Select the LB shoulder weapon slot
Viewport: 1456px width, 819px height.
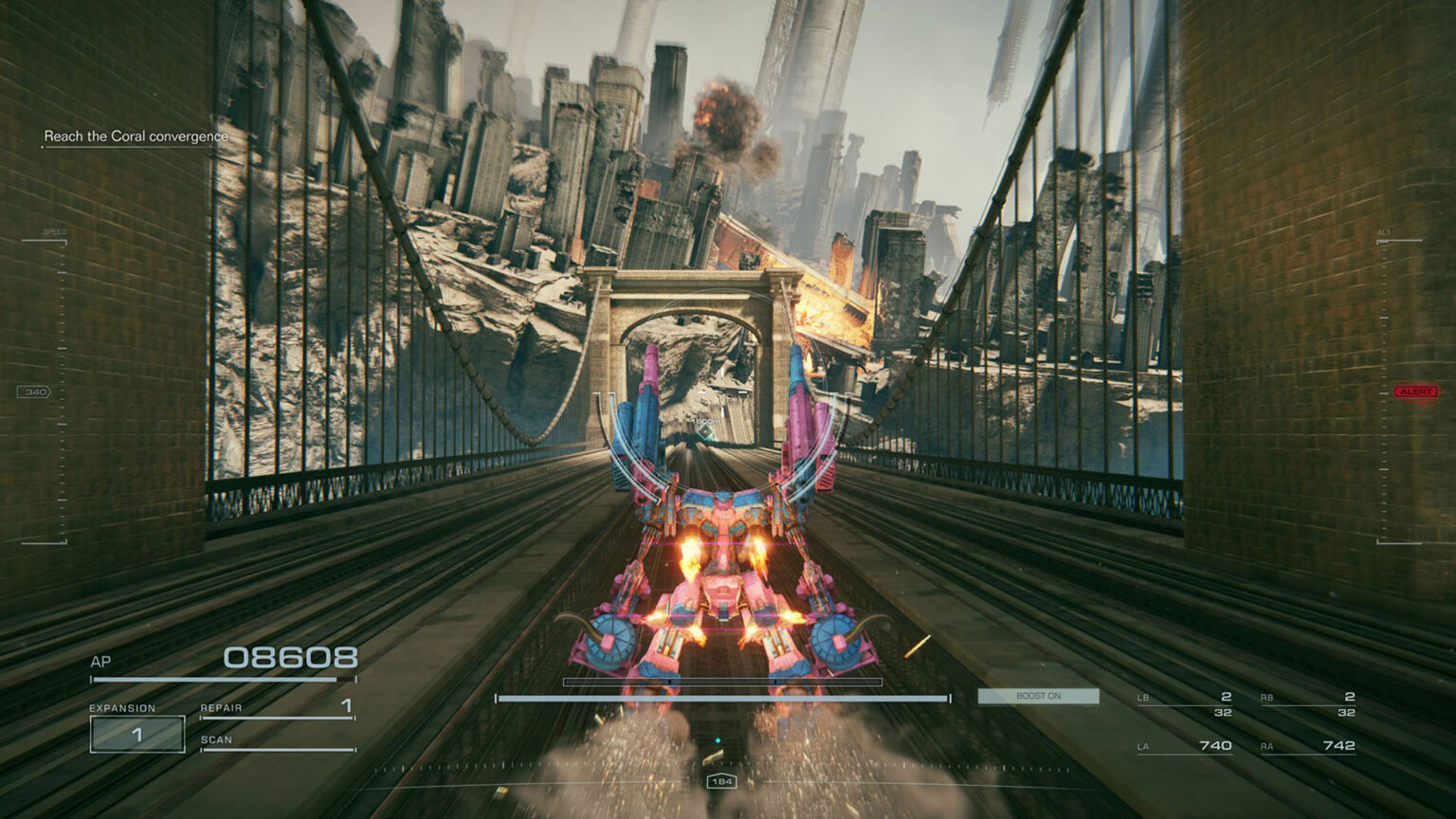(1185, 702)
